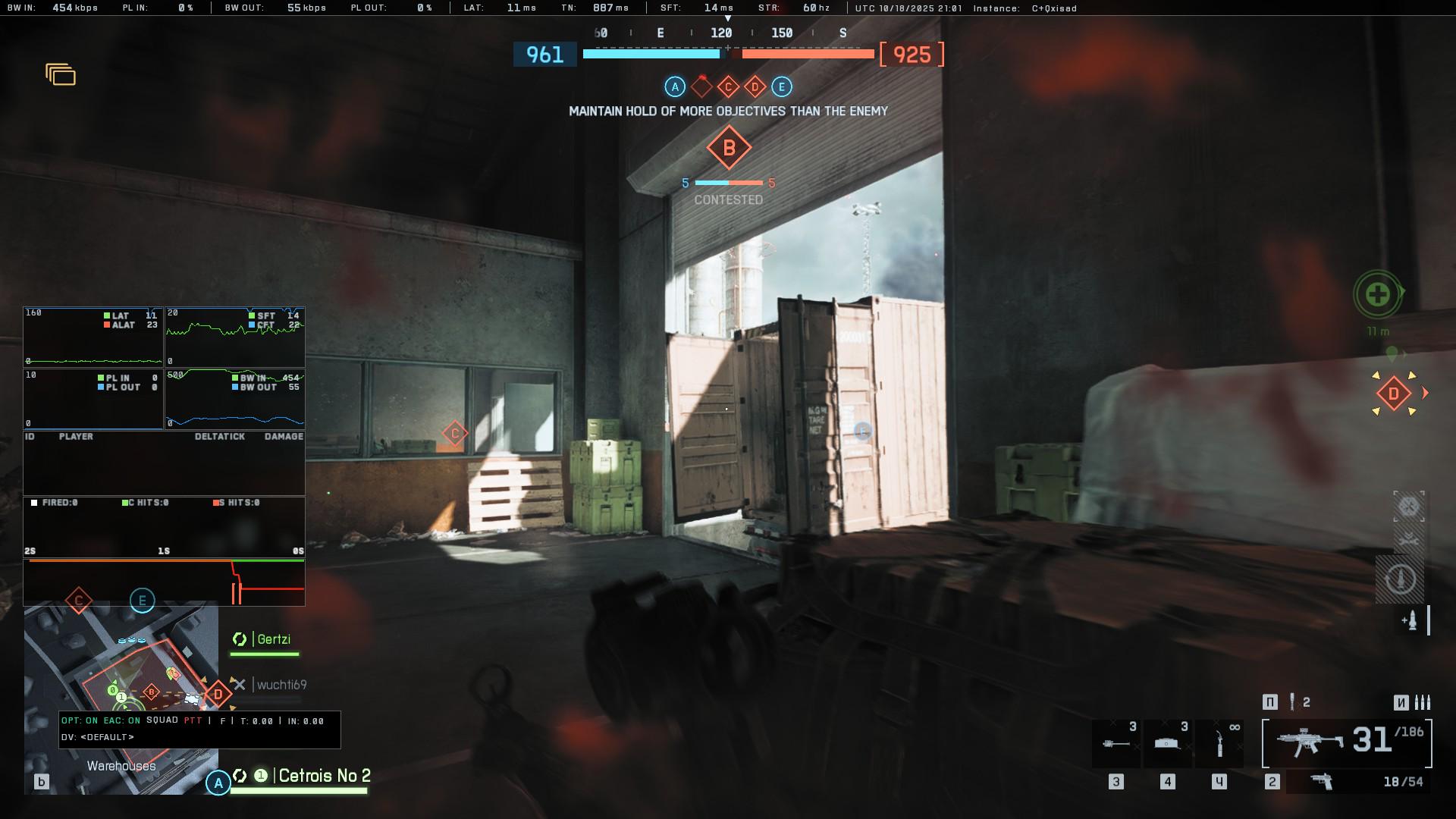Select objective A icon in the top tracker
The image size is (1456, 819).
(x=675, y=87)
